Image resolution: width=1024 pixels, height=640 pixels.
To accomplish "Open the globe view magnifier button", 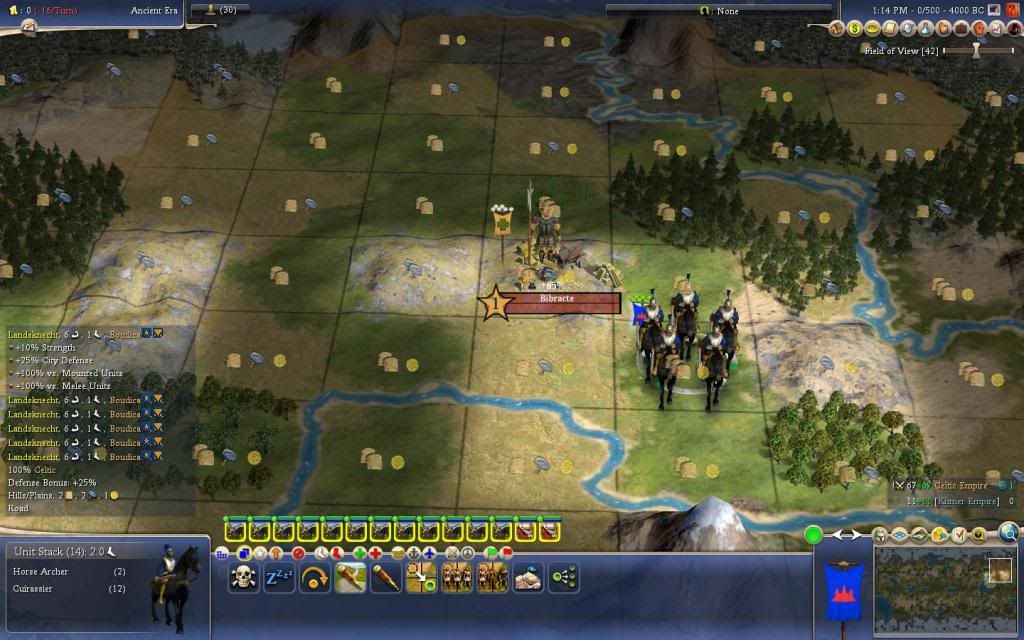I will pyautogui.click(x=1008, y=533).
